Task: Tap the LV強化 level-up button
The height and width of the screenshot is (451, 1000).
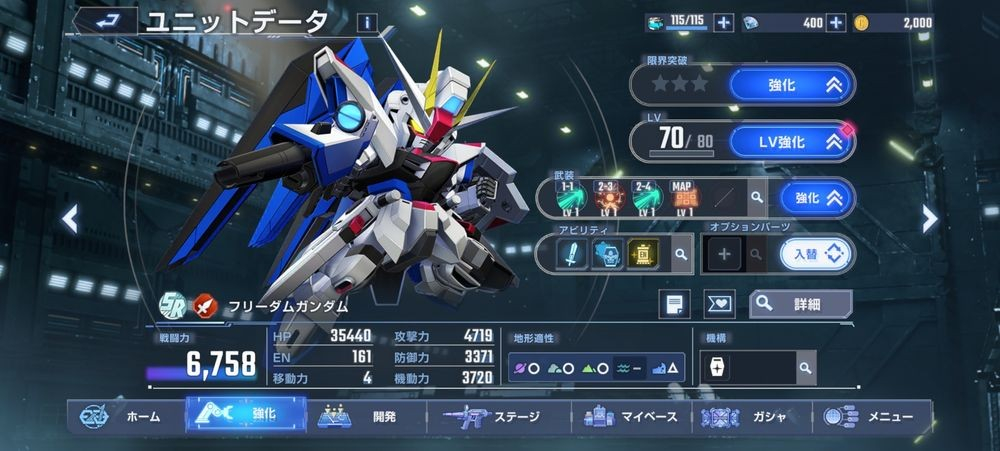Action: pyautogui.click(x=792, y=142)
